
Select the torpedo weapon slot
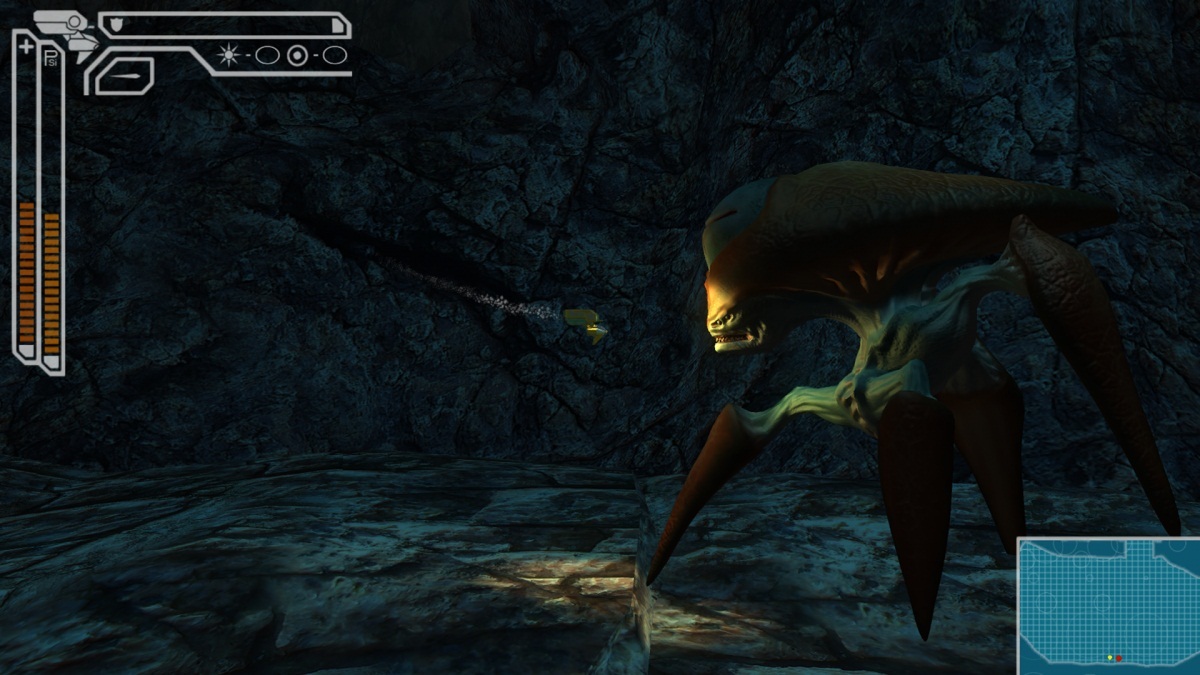pos(125,75)
